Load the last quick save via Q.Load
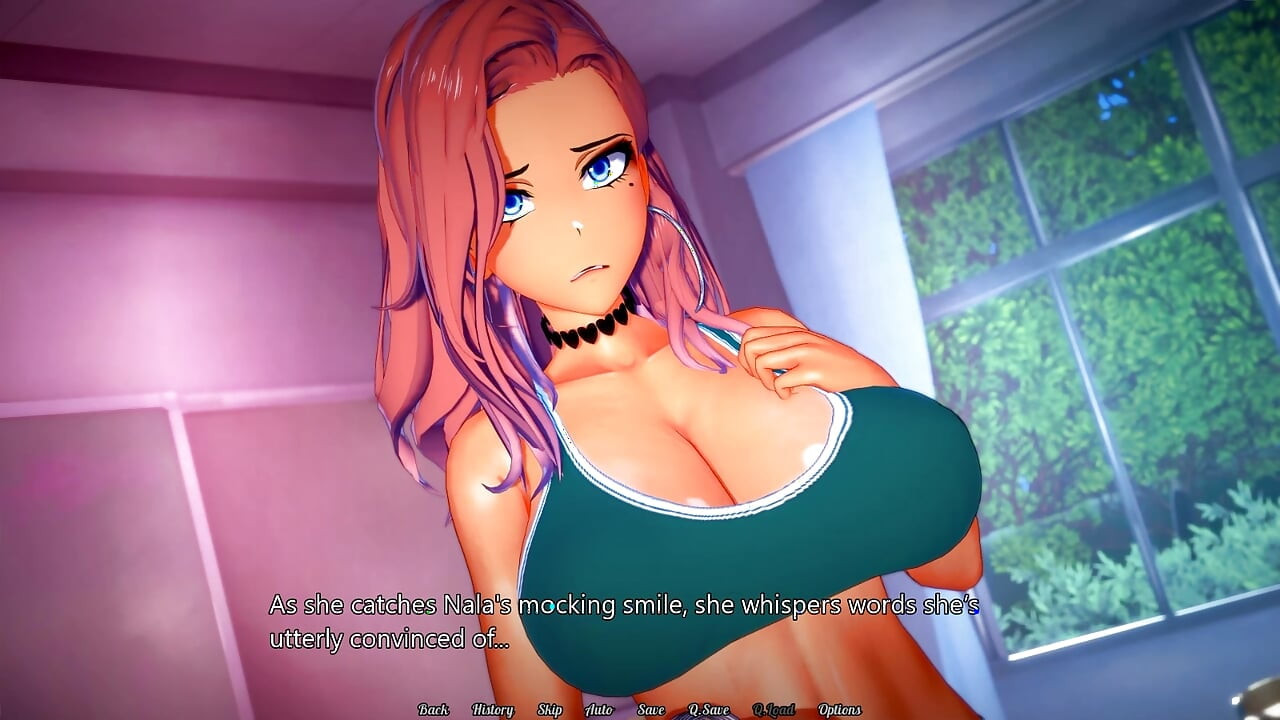This screenshot has height=720, width=1280. 774,708
